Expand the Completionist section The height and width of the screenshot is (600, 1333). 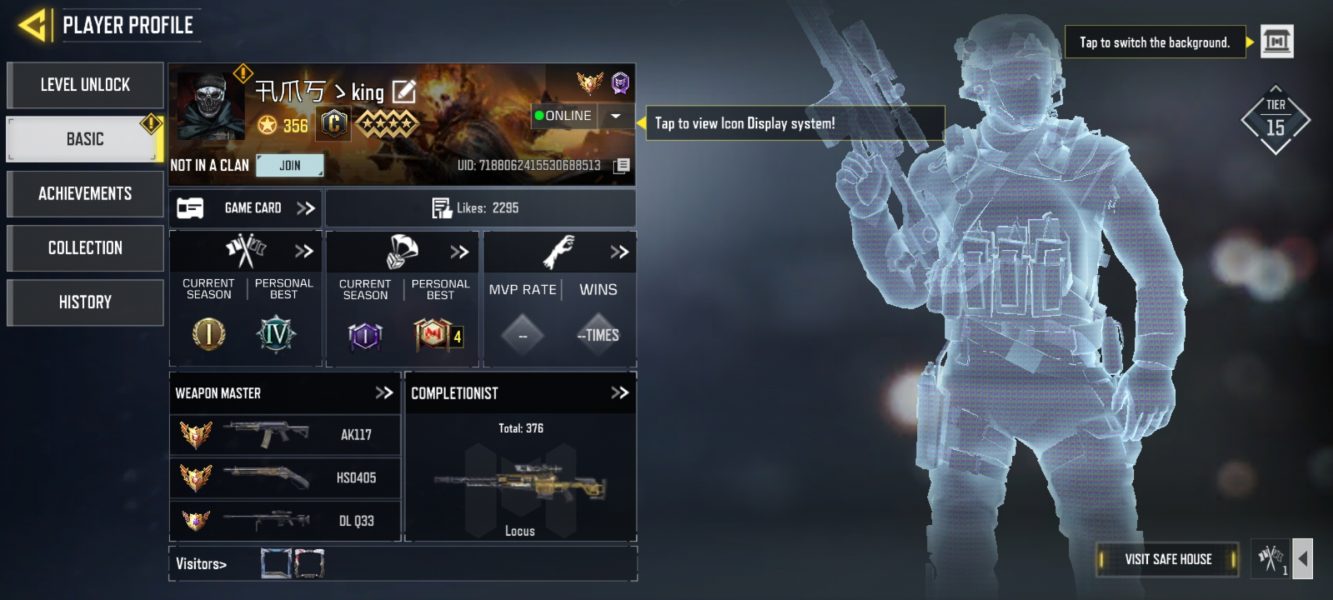[619, 393]
